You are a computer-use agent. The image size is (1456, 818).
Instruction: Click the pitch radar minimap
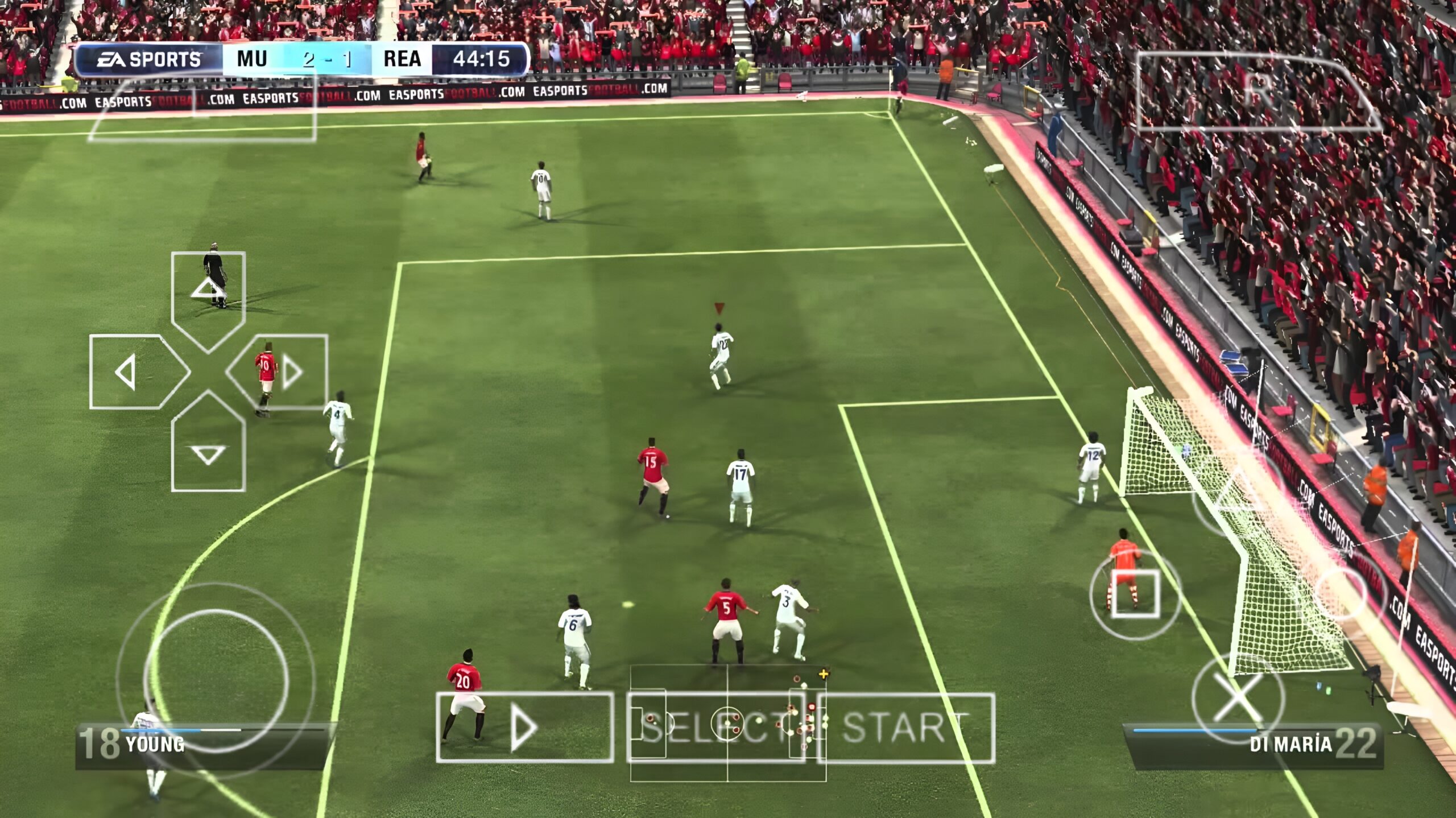coord(728,722)
